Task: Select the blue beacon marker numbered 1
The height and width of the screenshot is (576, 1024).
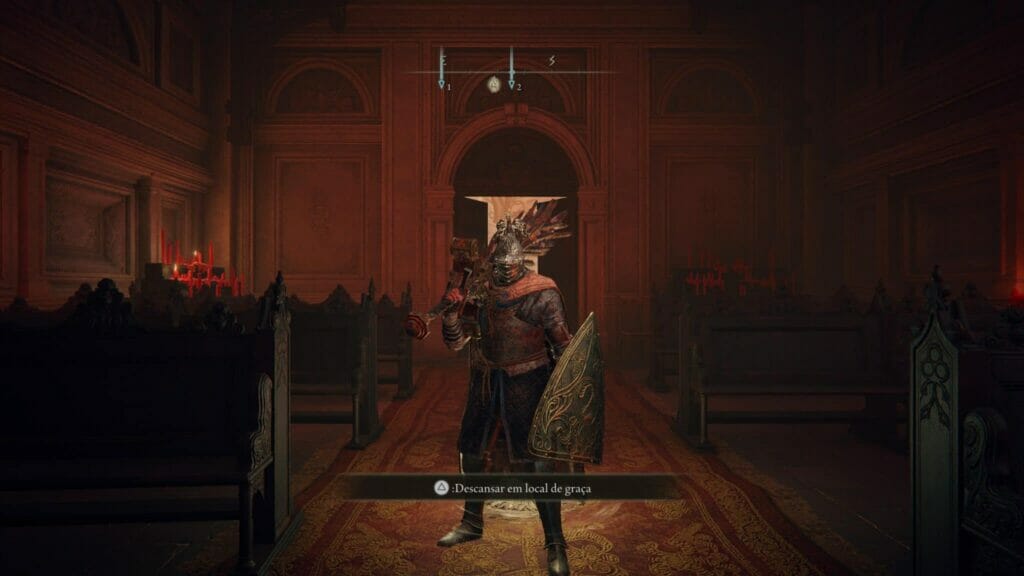Action: 442,85
